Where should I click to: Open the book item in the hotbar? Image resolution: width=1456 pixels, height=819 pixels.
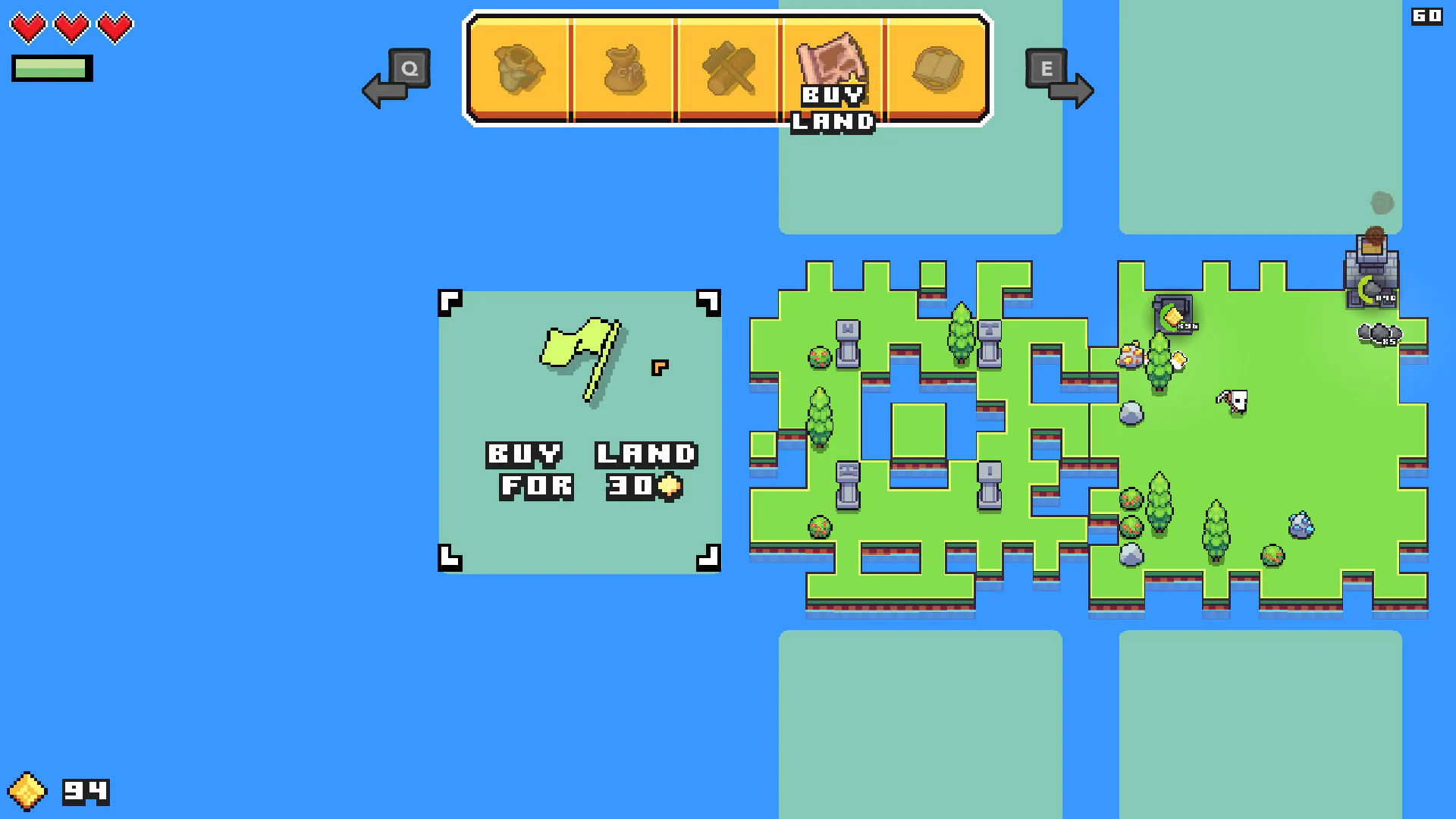coord(939,68)
